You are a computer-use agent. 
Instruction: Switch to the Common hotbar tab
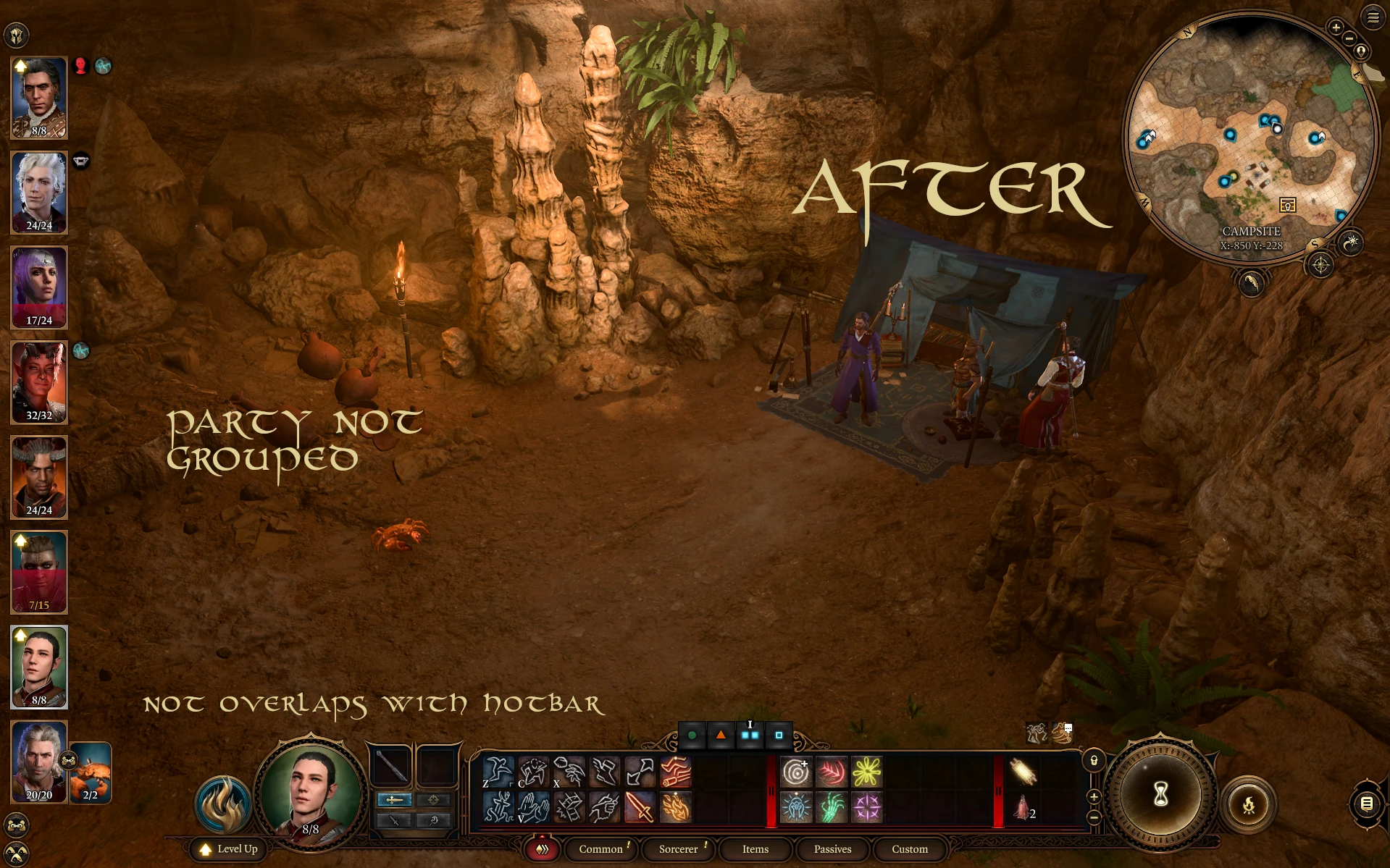coord(600,849)
